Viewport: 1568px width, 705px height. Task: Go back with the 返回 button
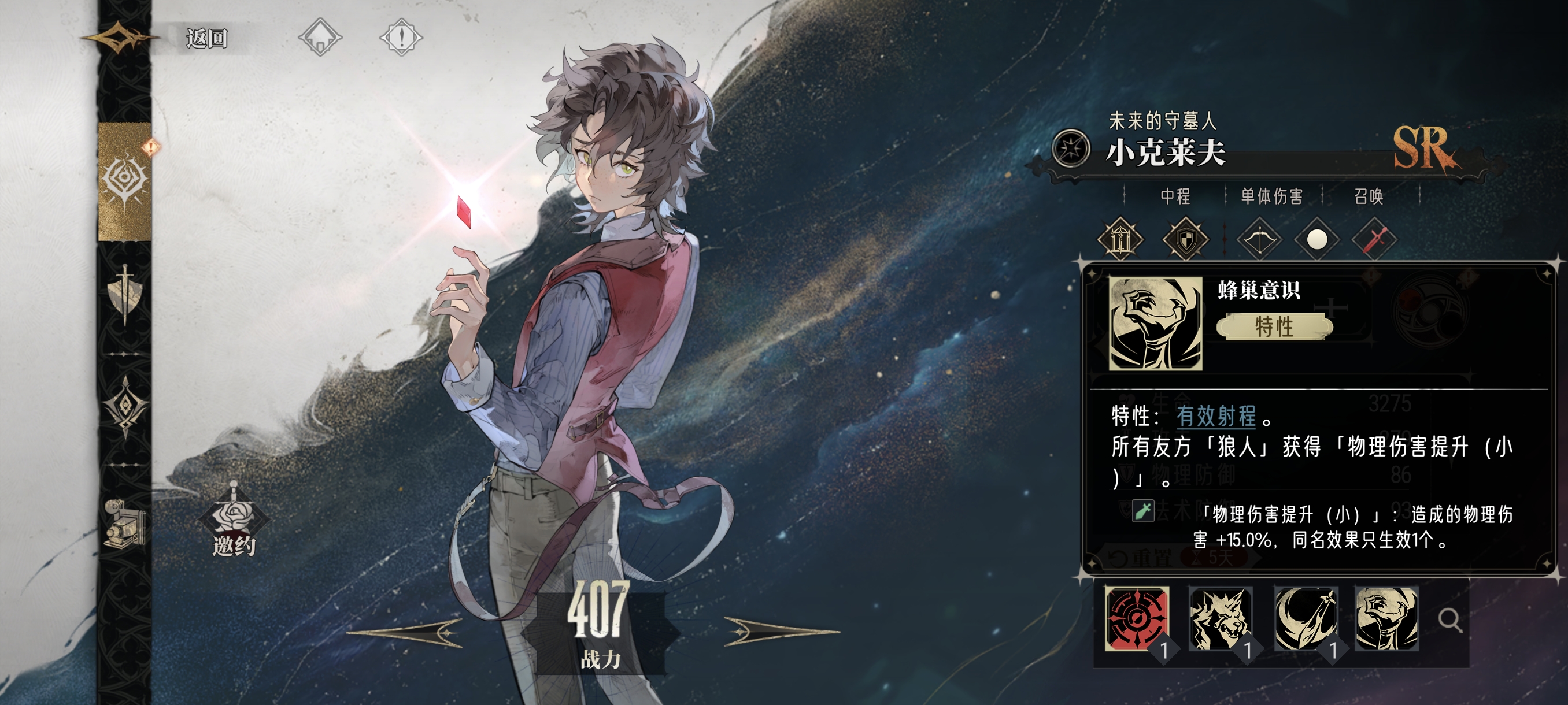(x=206, y=38)
